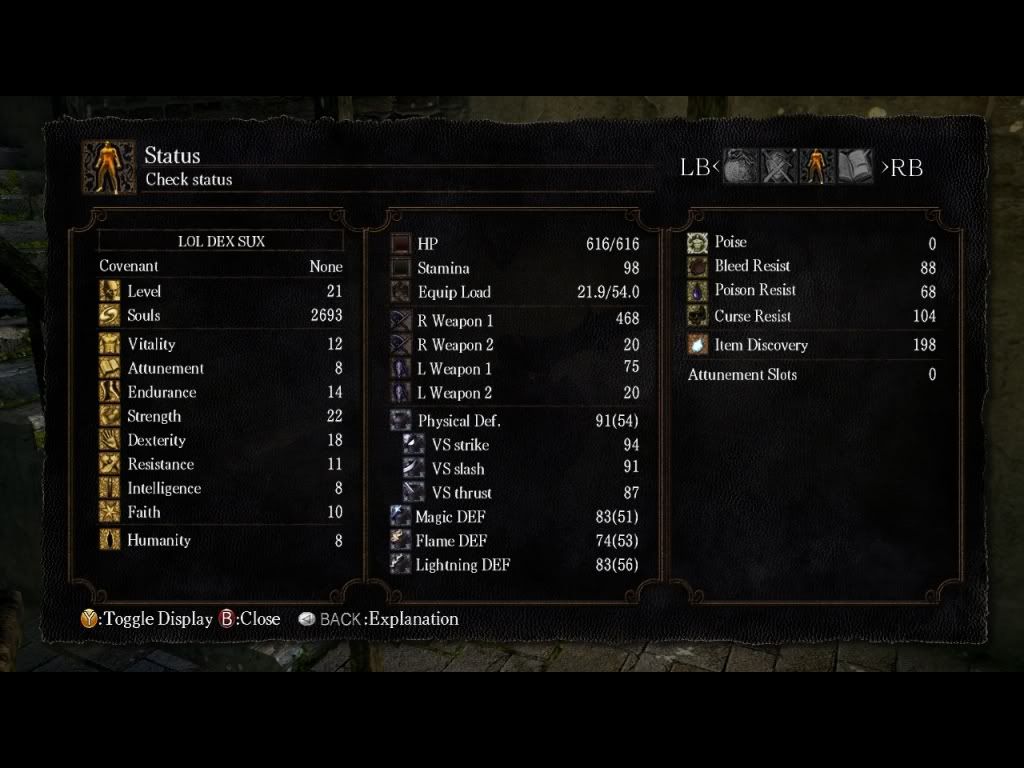
Task: Select the R Weapon 1 row
Action: coord(514,321)
